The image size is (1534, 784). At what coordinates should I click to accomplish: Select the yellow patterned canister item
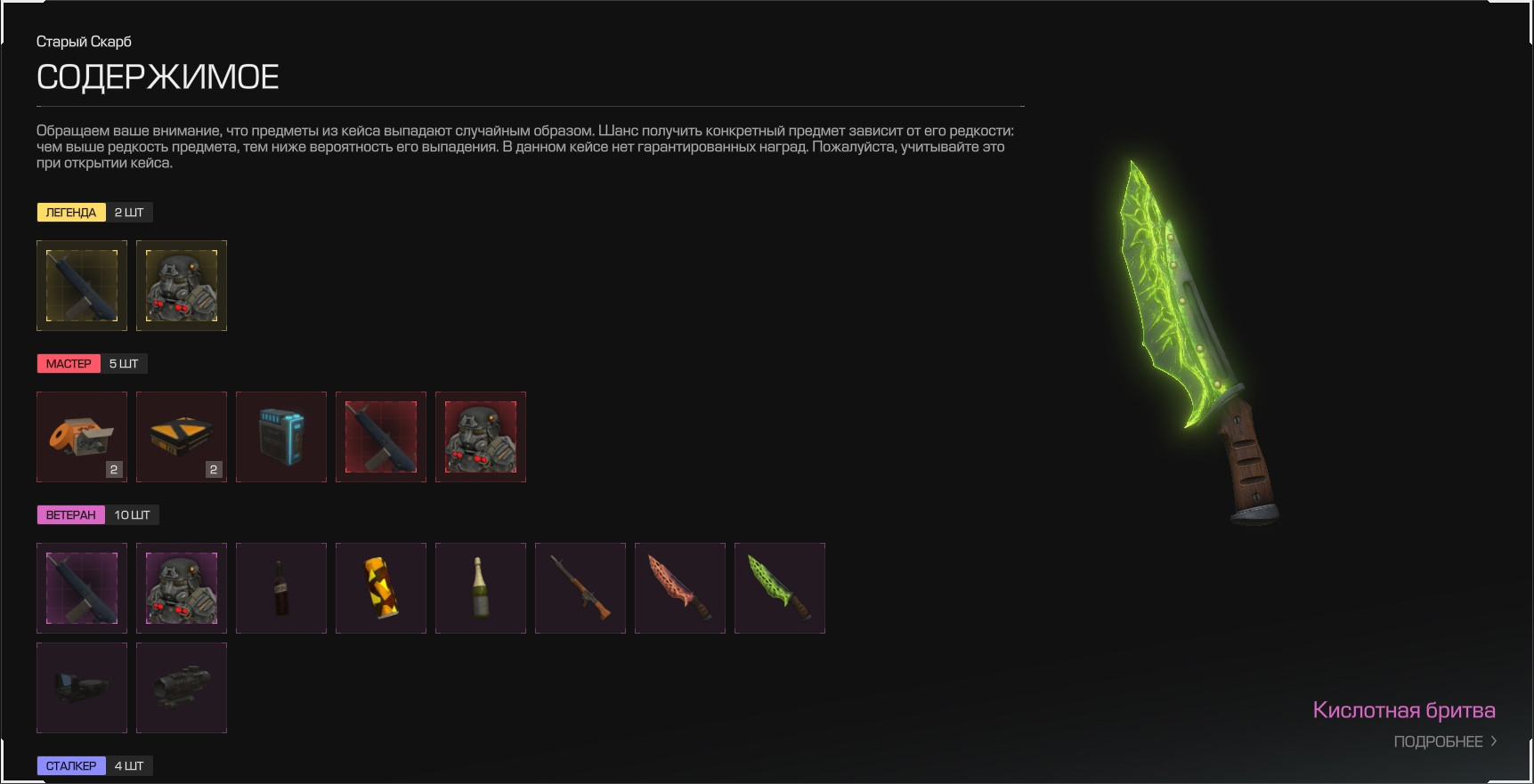381,588
